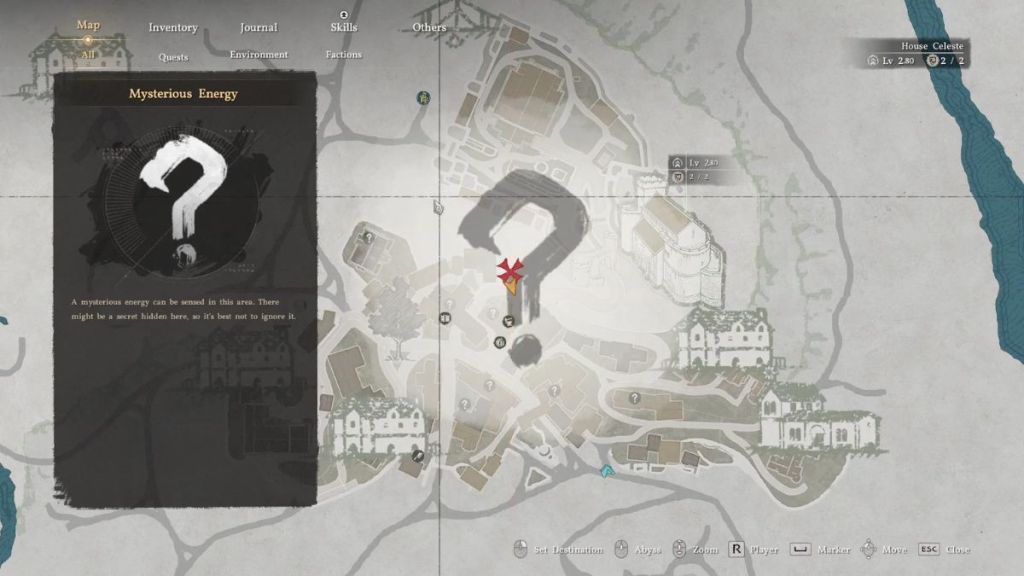Image resolution: width=1024 pixels, height=576 pixels.
Task: Filter map by Environment
Action: coord(258,55)
